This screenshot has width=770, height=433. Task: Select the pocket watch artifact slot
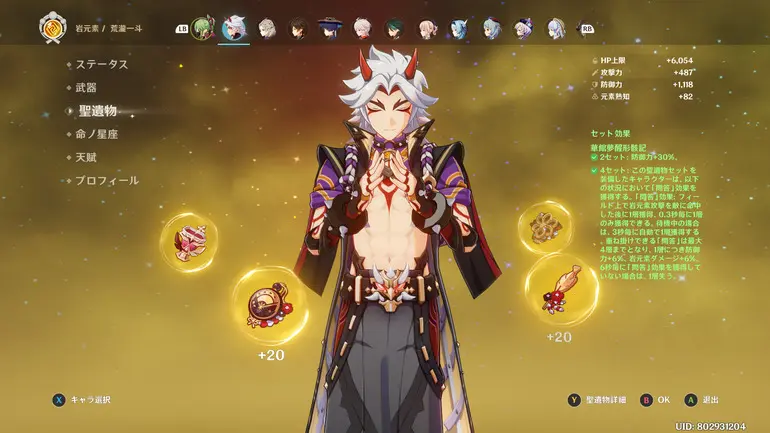(270, 306)
